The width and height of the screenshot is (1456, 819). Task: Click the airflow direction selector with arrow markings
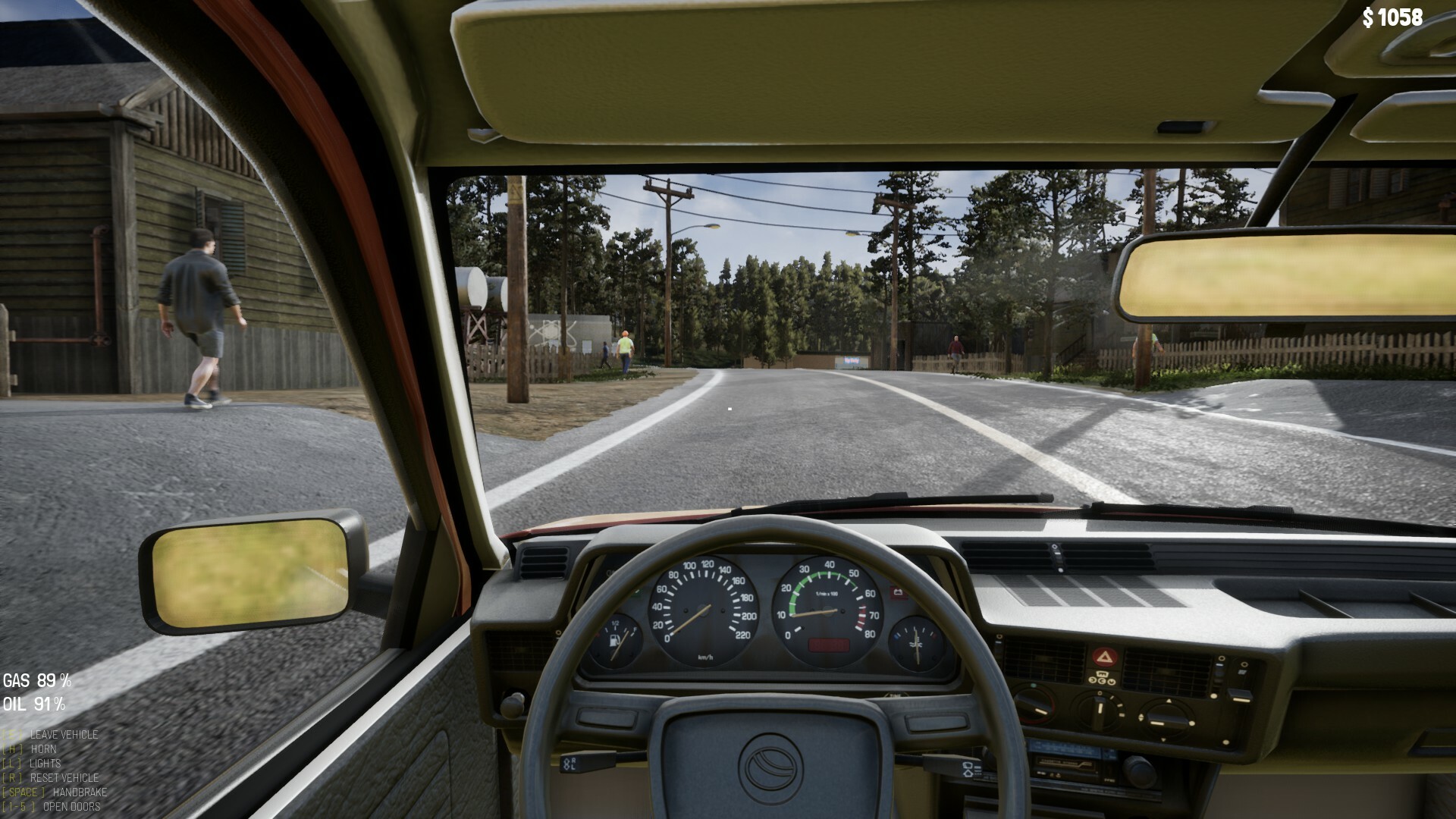point(1168,719)
